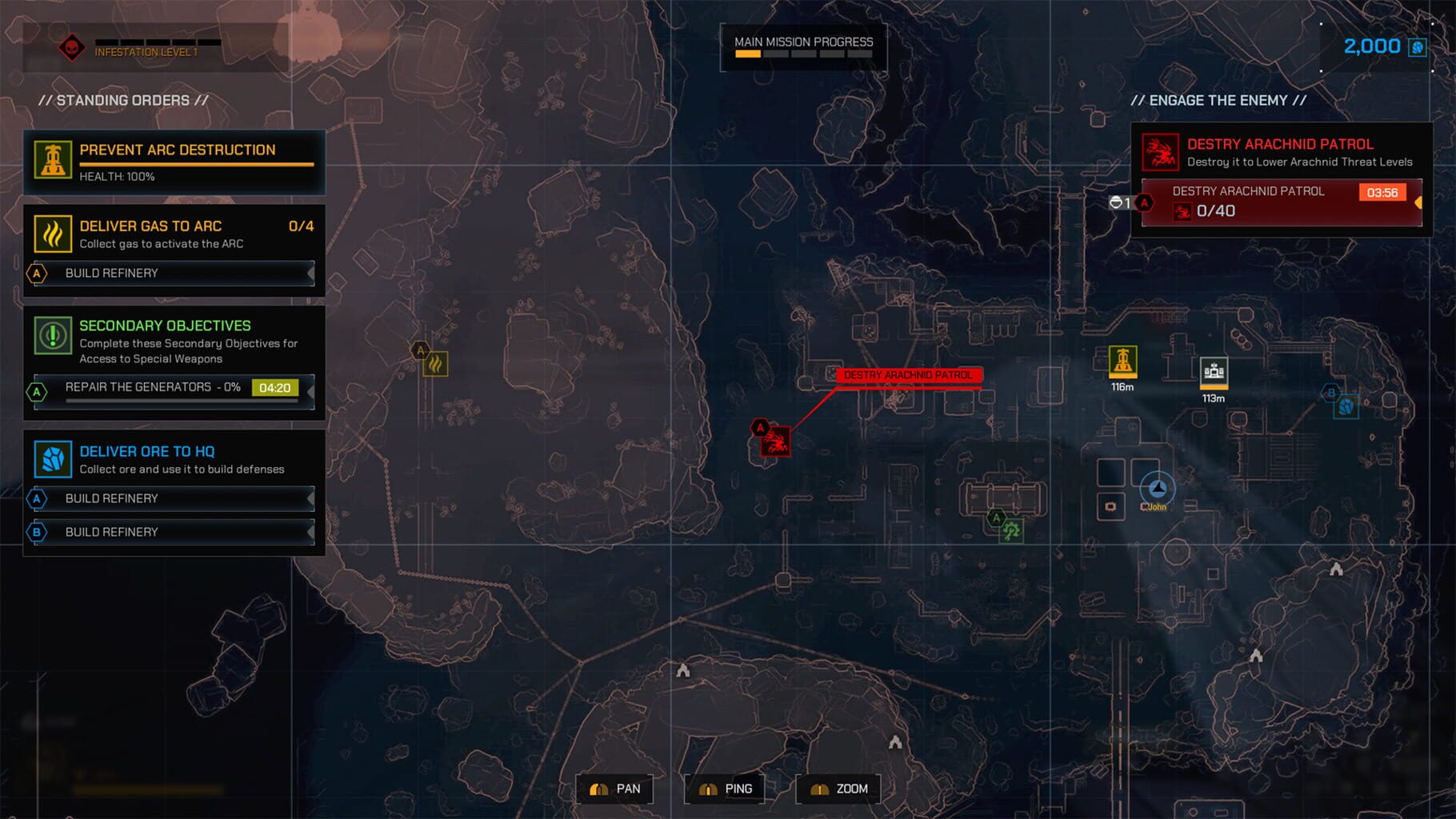Click the blue ore icon next to Deliver Ore to HQ
This screenshot has height=819, width=1456.
53,459
